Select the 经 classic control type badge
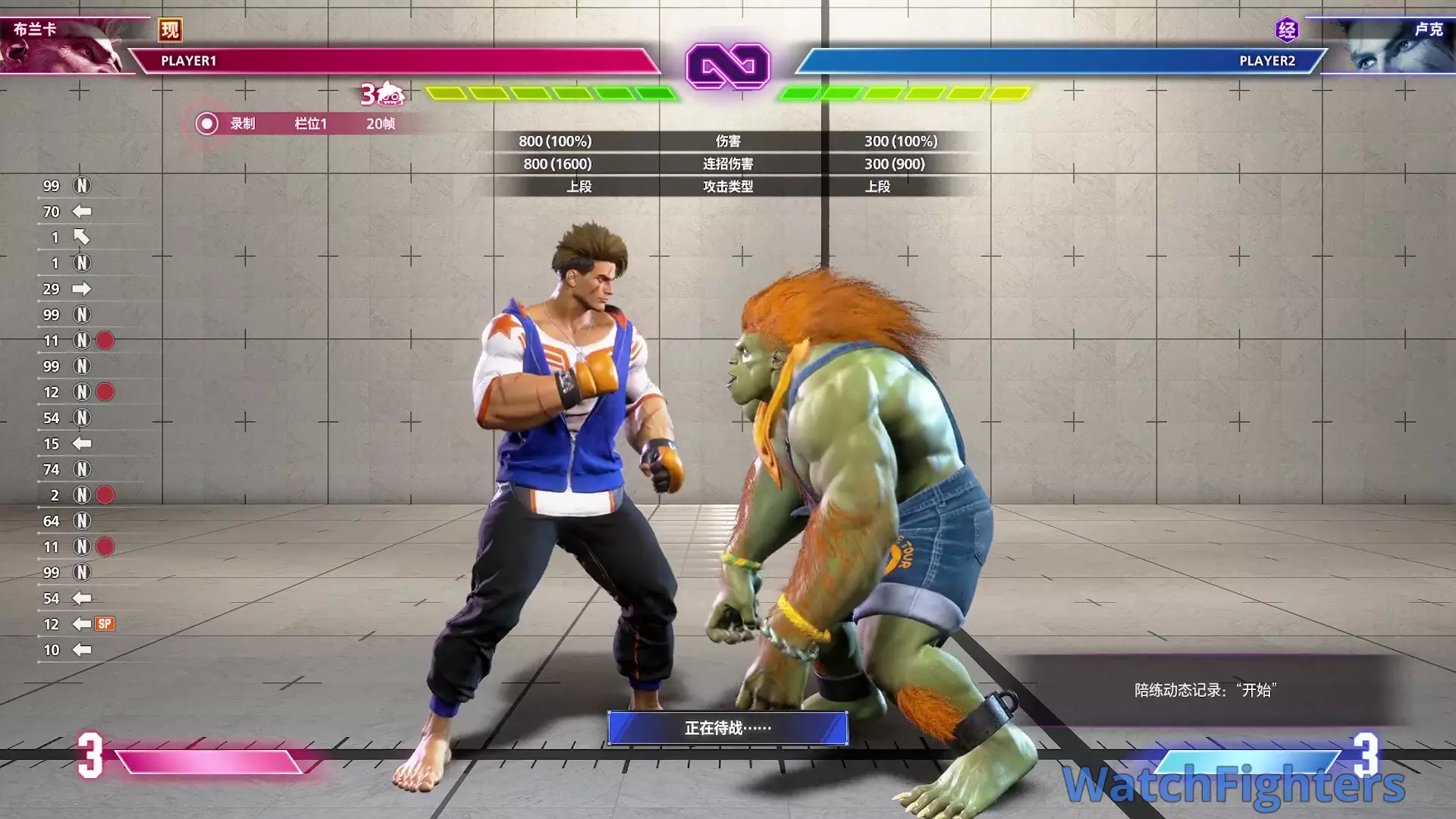The height and width of the screenshot is (819, 1456). pyautogui.click(x=1287, y=30)
